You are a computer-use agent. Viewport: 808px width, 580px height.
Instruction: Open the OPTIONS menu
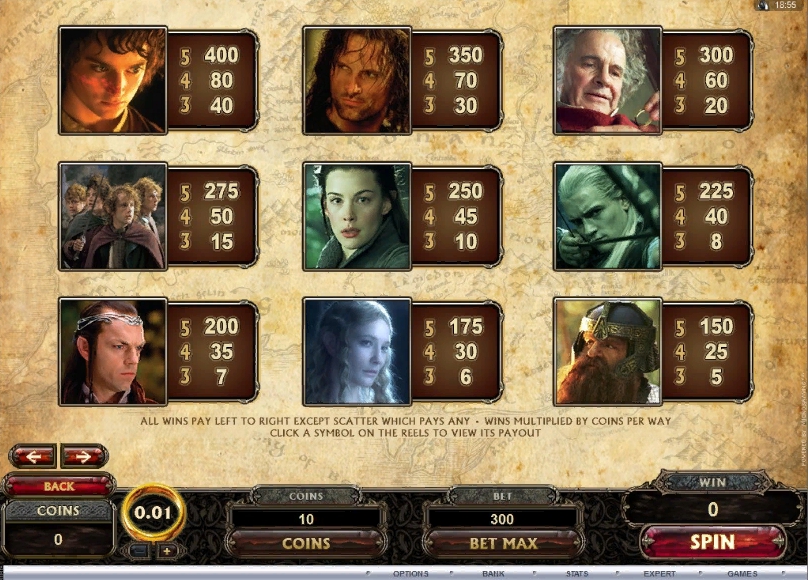[410, 574]
